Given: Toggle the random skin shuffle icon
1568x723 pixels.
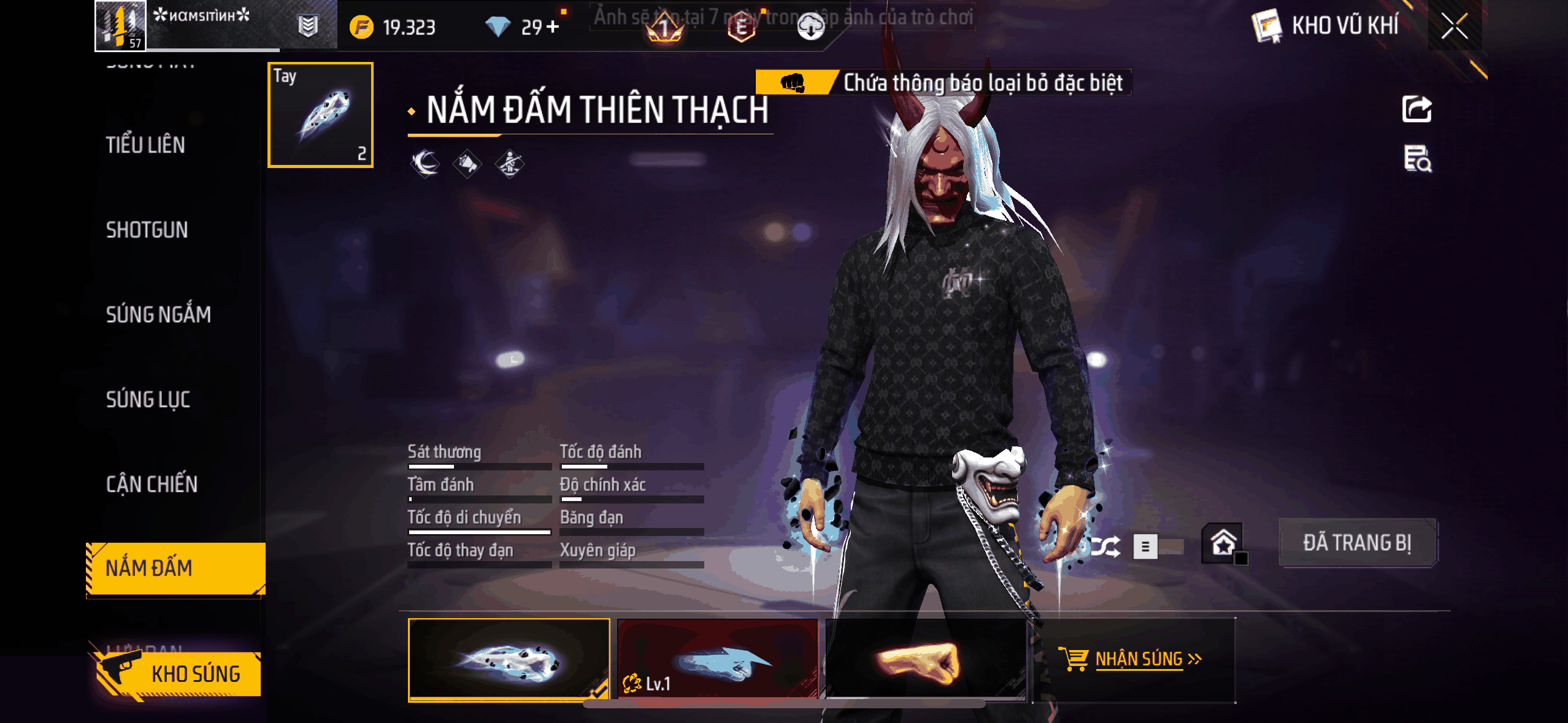Looking at the screenshot, I should (1105, 546).
